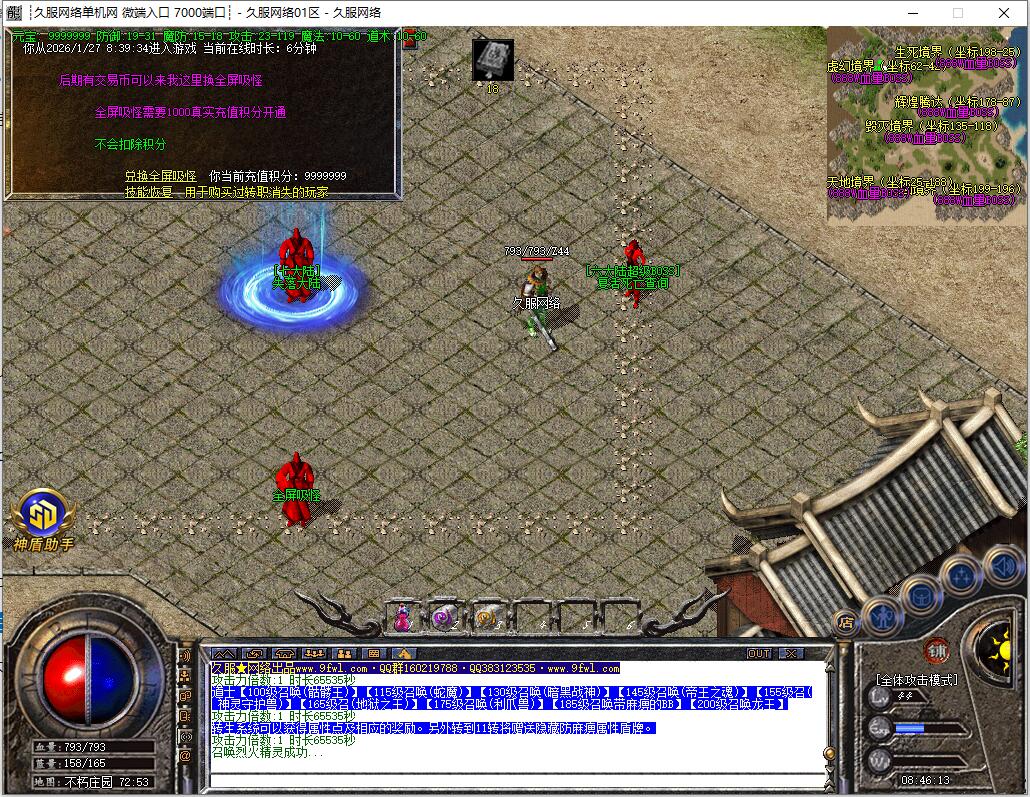1030x797 pixels.
Task: Select the red potion hotbar slot
Action: (x=402, y=618)
